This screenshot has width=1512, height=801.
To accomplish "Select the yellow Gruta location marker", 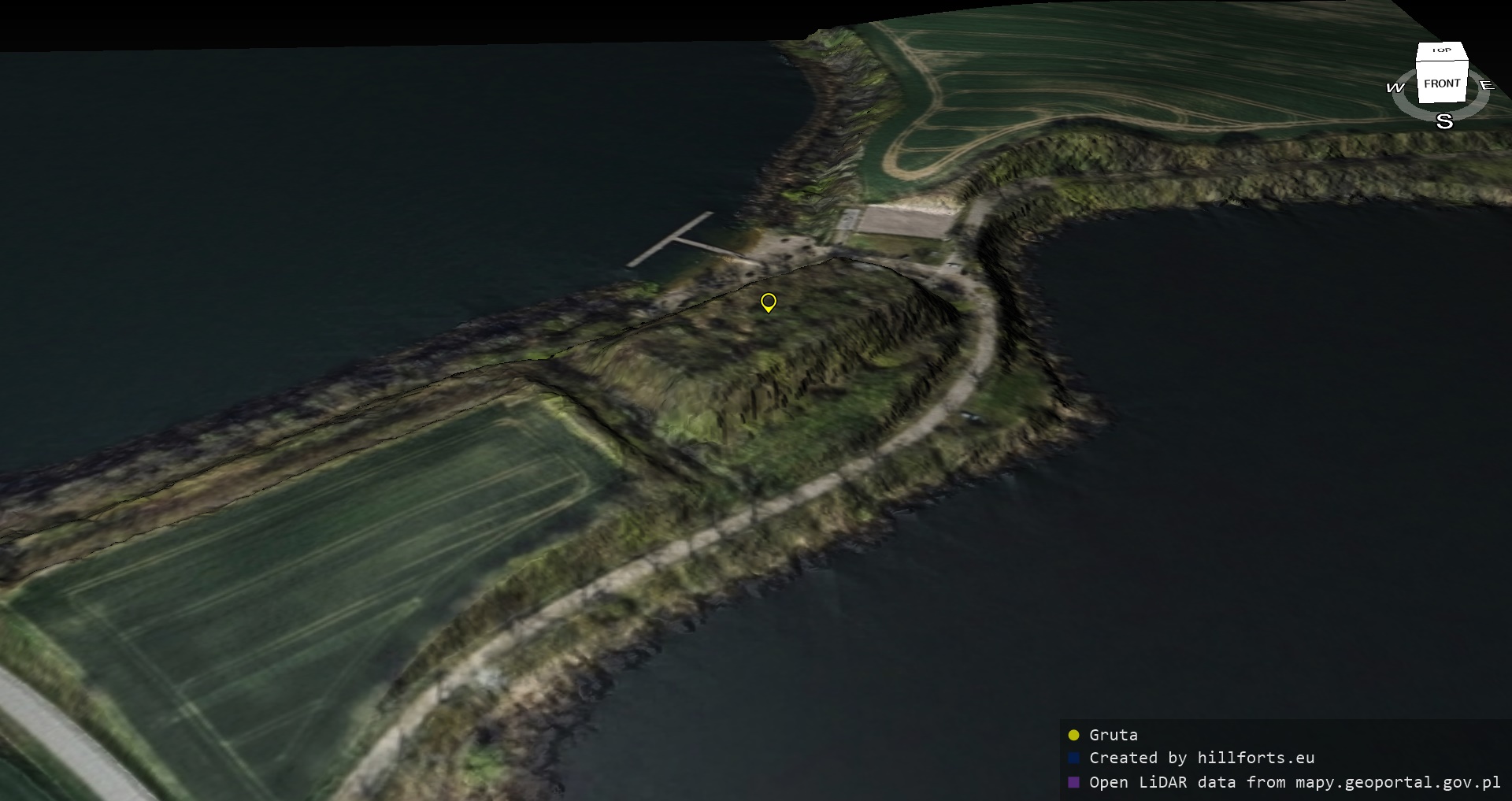I will pos(769,302).
